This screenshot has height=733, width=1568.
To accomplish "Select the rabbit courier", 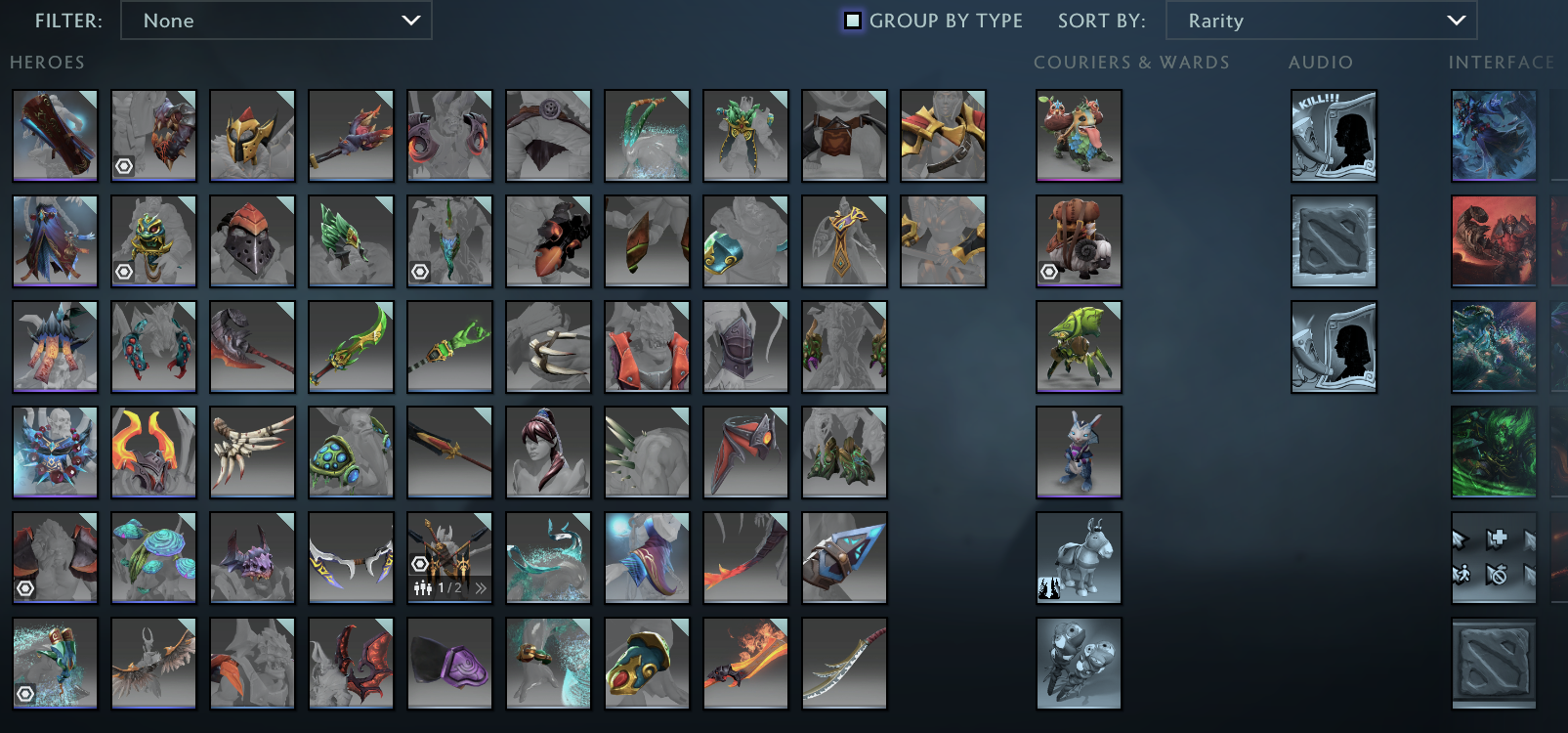I will [1079, 452].
